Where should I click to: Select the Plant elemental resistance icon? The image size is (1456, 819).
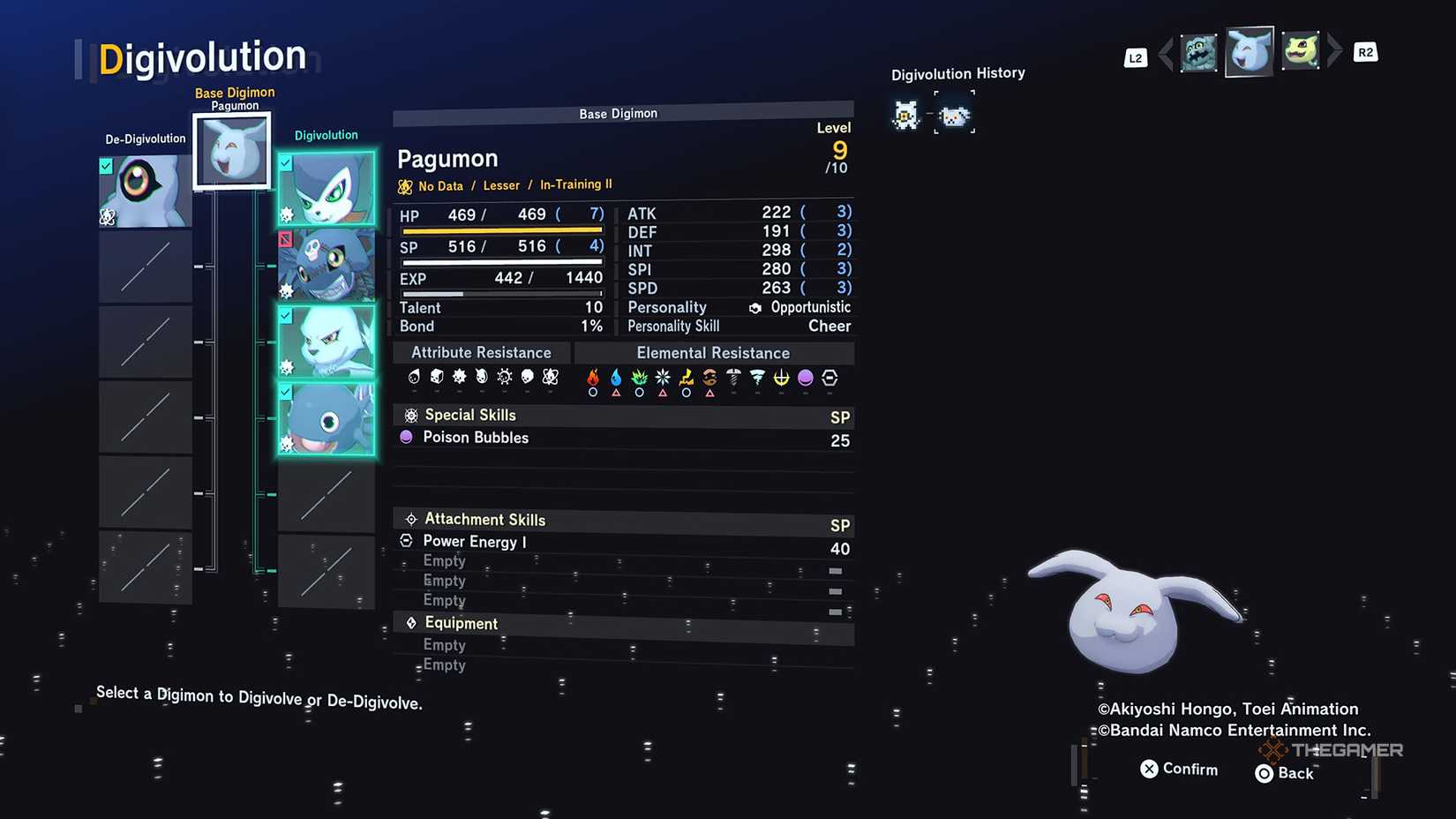pos(638,378)
